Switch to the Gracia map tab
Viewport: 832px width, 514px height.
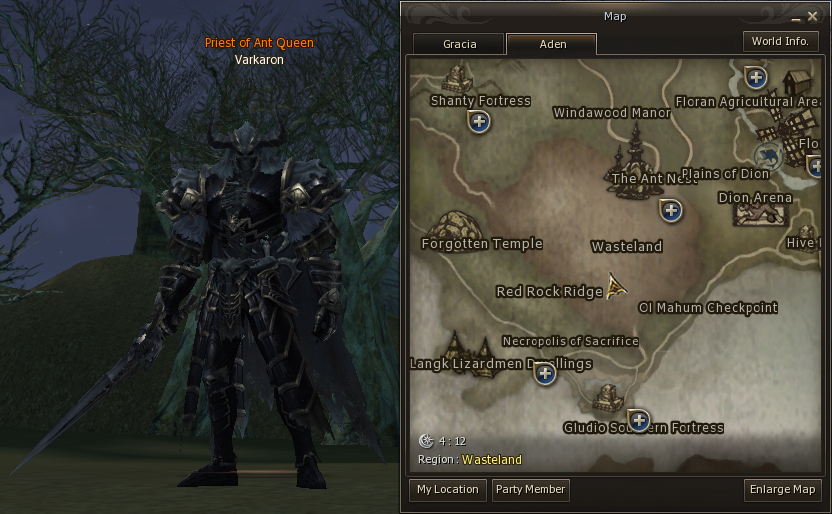[x=459, y=44]
